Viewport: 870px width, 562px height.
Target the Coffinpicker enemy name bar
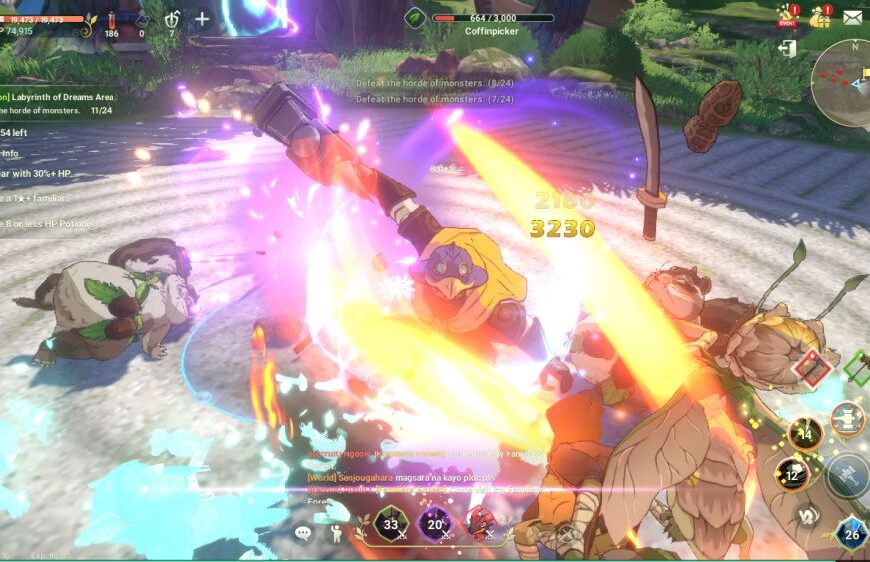(x=492, y=23)
